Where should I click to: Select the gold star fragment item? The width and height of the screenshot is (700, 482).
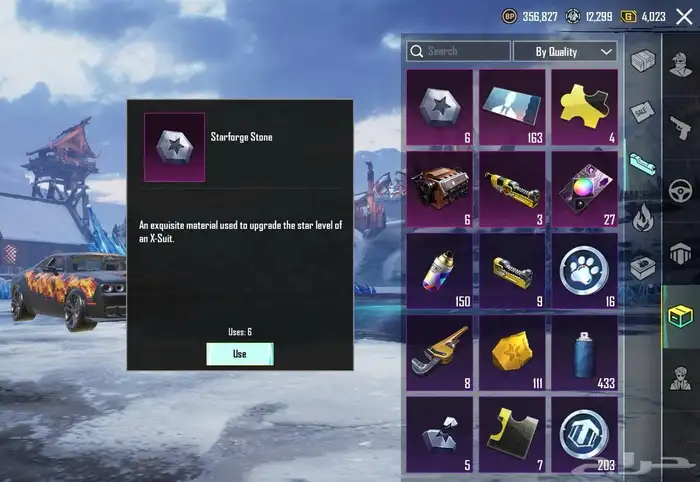coord(512,350)
